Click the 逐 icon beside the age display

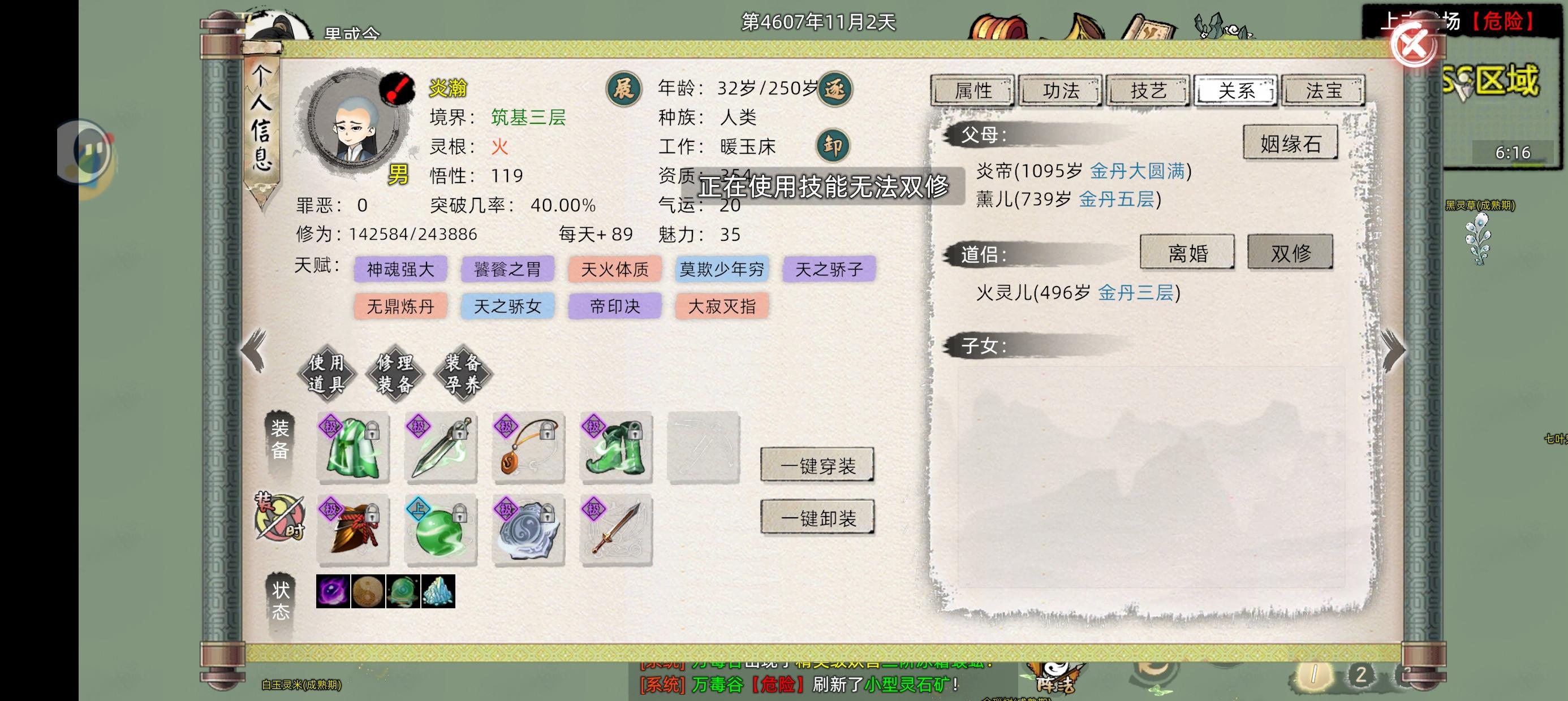(834, 88)
